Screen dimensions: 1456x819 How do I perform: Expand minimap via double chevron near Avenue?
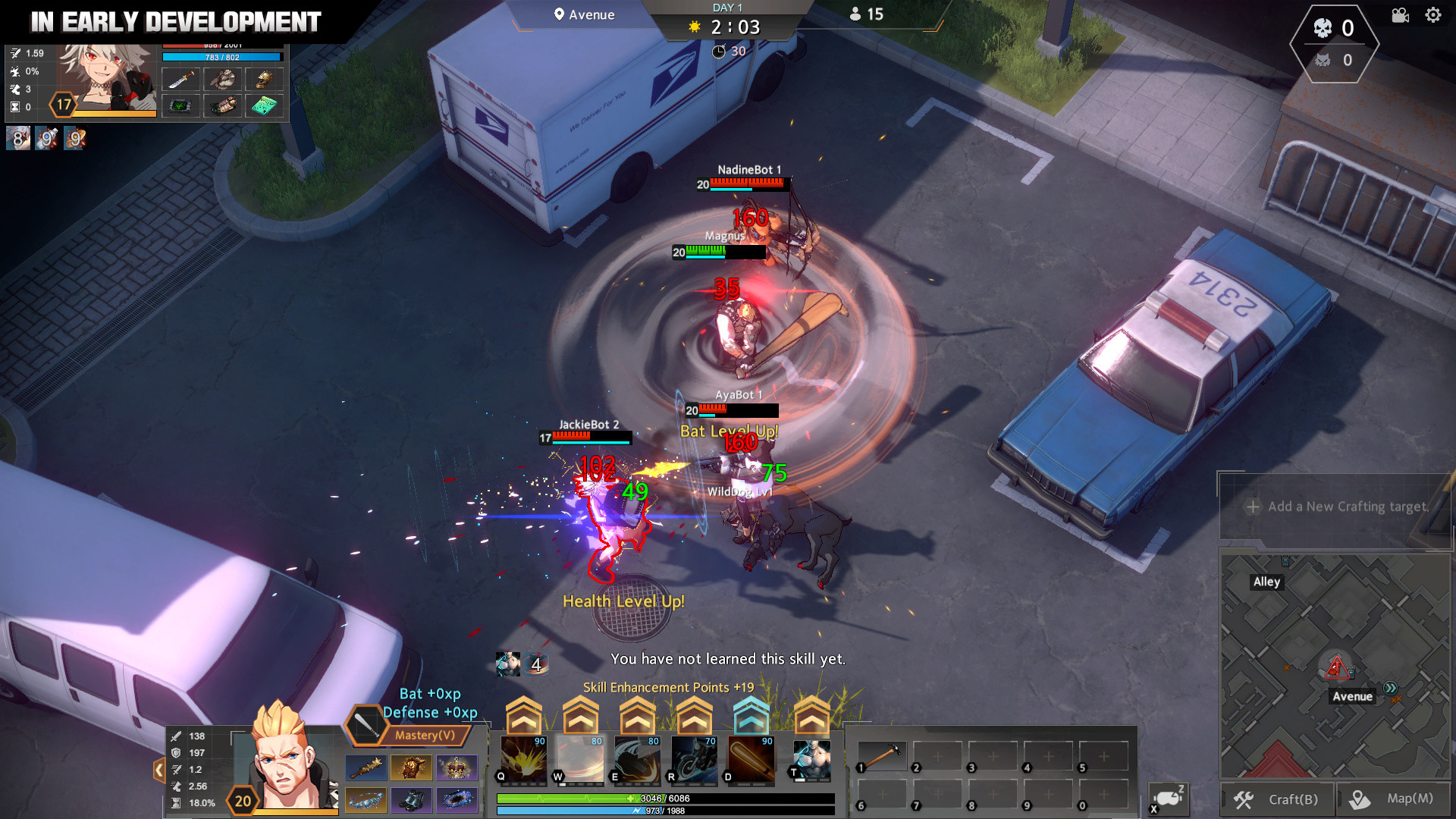click(1390, 688)
